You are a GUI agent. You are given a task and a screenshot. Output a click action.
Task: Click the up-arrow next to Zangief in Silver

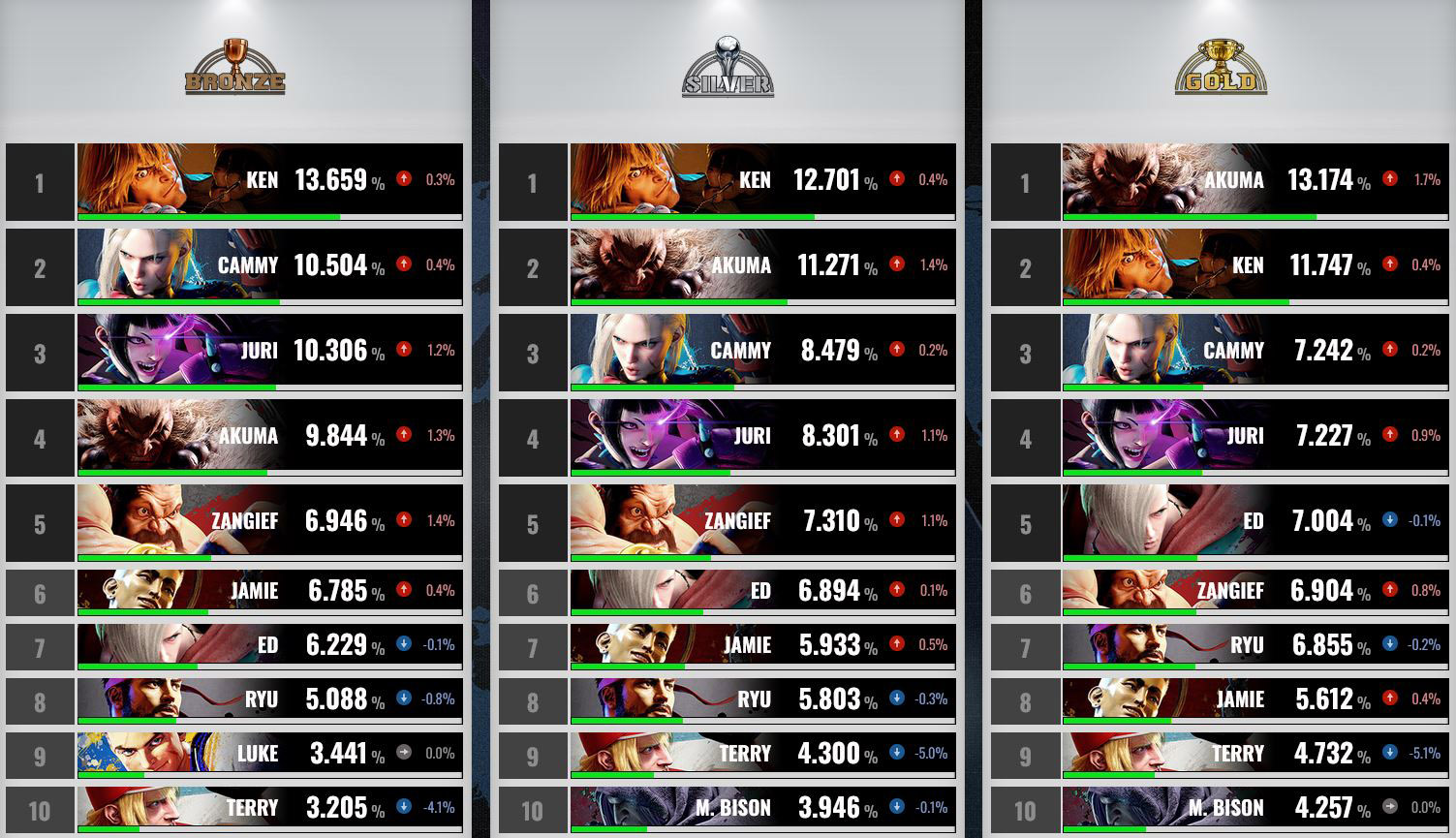click(895, 521)
